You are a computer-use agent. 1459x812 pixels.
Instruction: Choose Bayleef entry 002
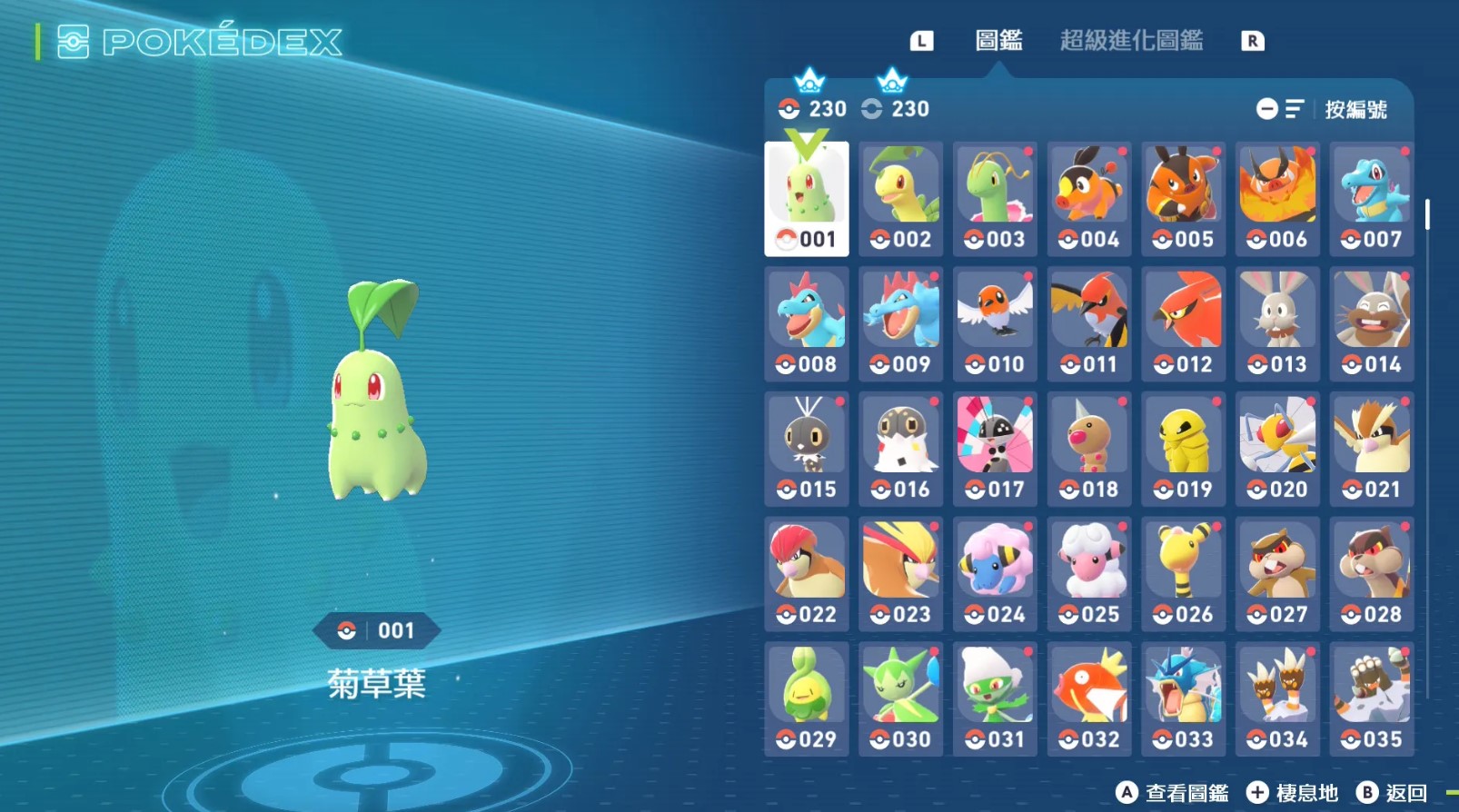tap(901, 199)
